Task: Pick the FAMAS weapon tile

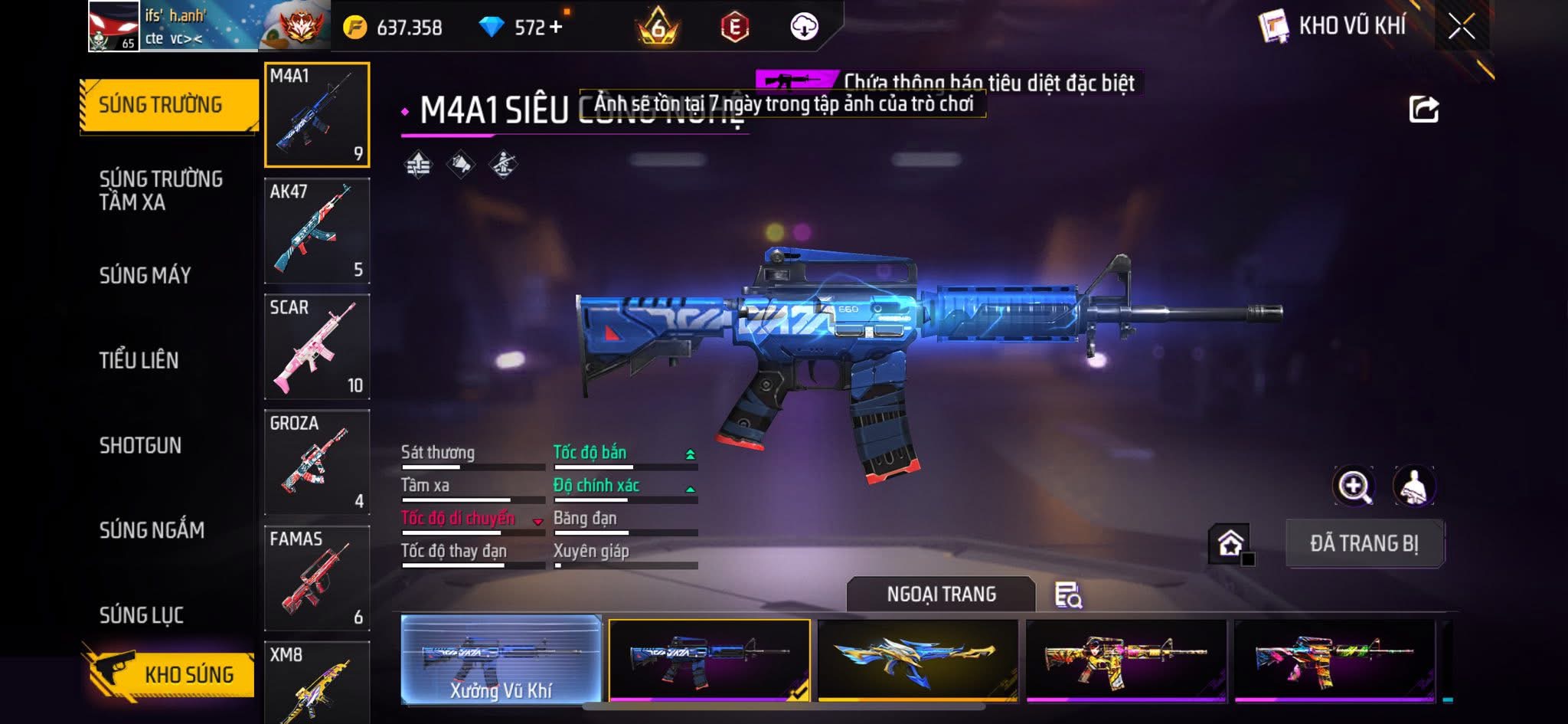Action: (x=317, y=578)
